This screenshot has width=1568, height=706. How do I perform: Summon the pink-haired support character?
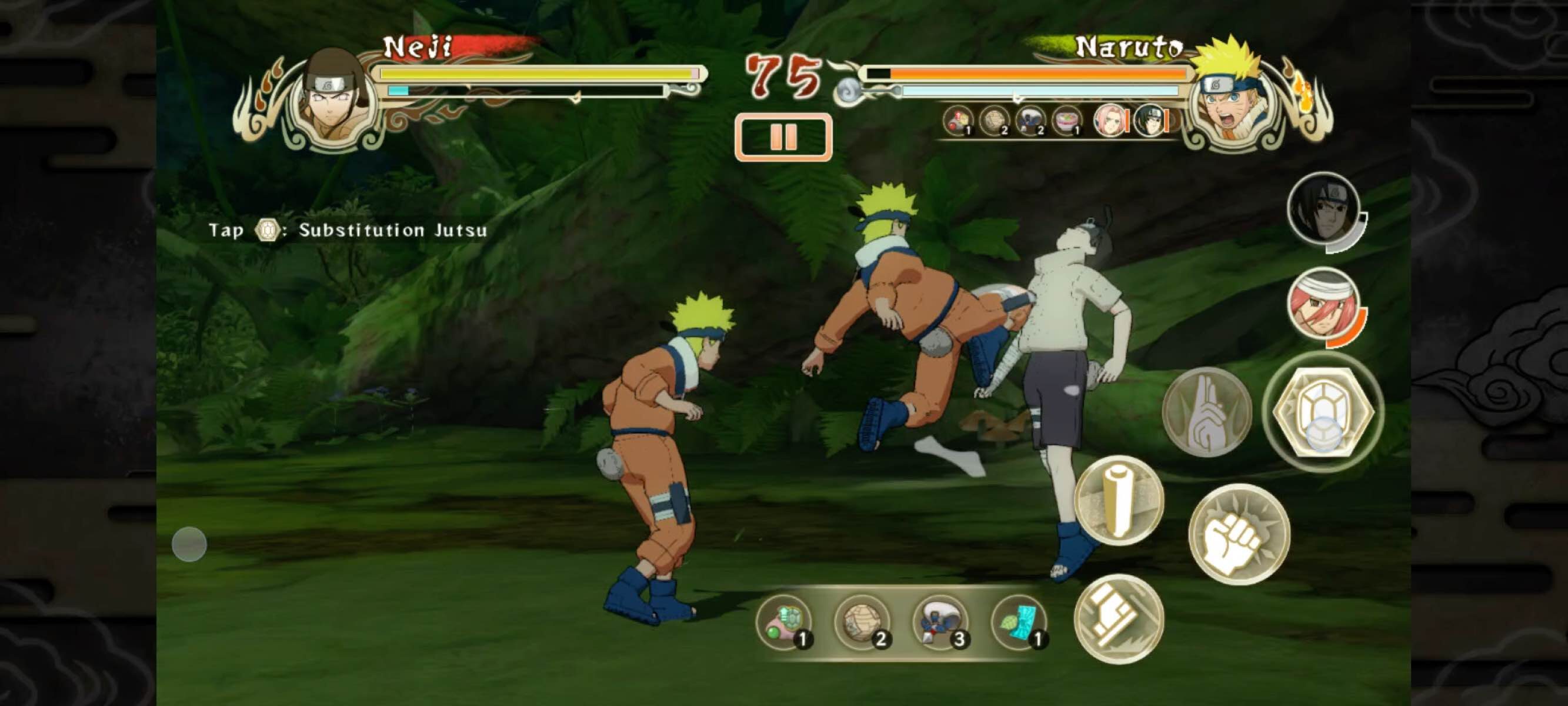(x=1324, y=304)
